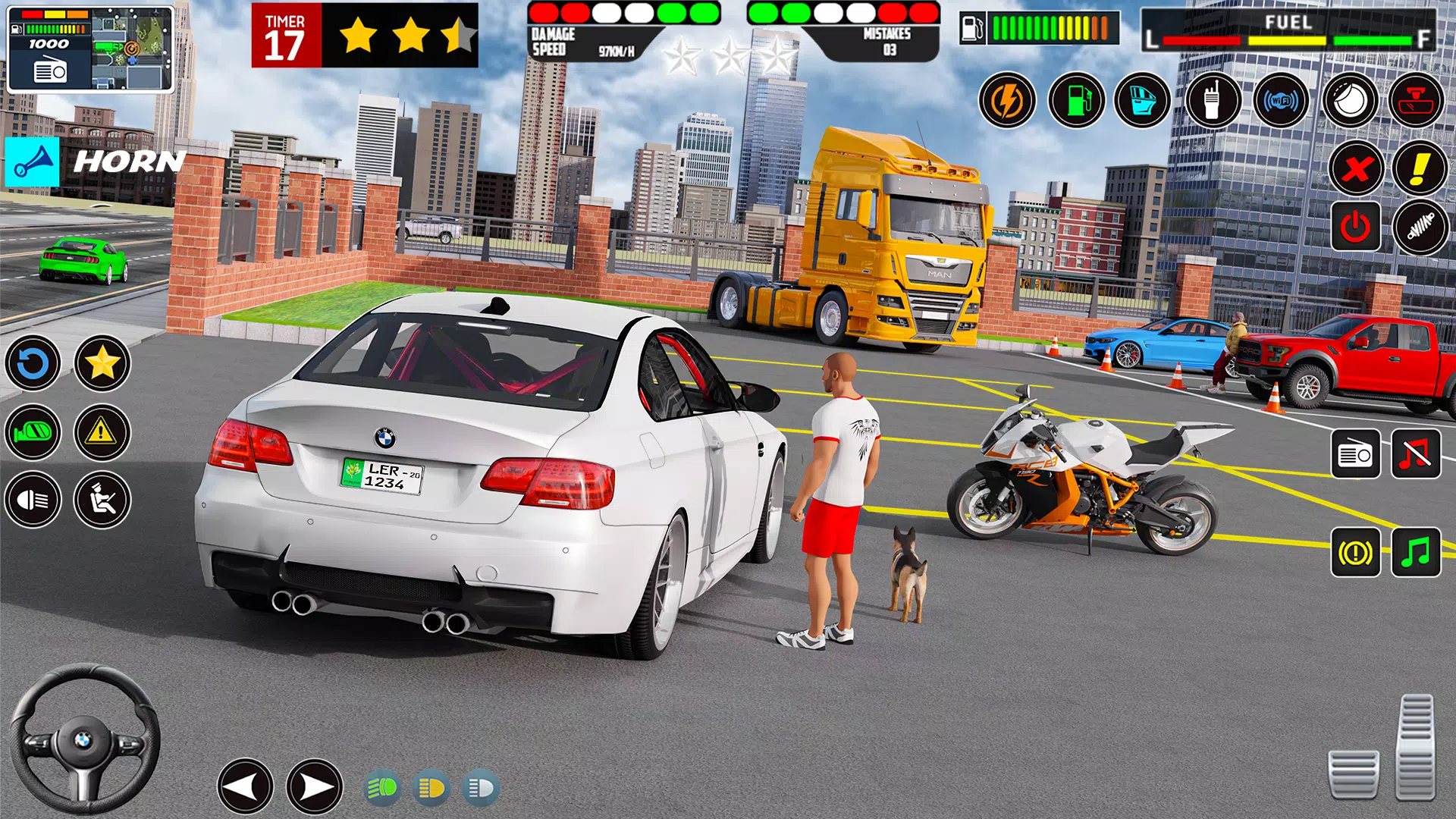Image resolution: width=1456 pixels, height=819 pixels.
Task: Steer right with the right arrow
Action: click(x=315, y=786)
